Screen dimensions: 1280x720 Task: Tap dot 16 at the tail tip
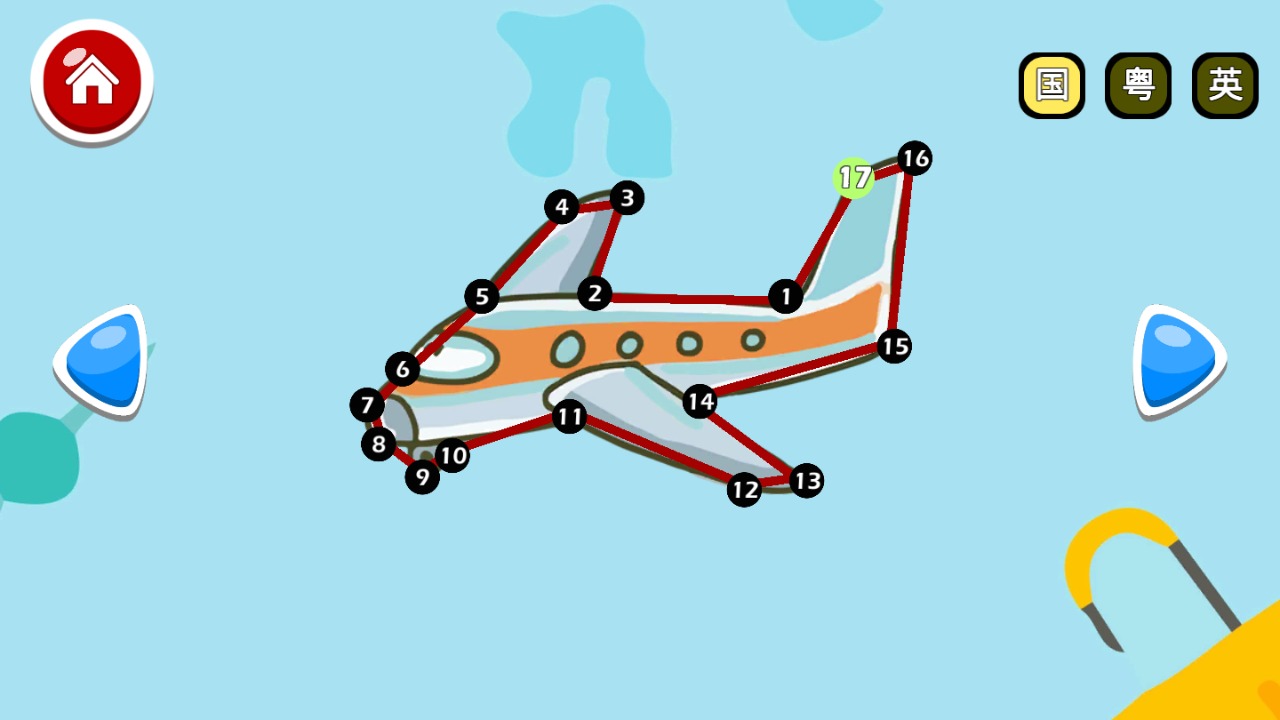914,158
